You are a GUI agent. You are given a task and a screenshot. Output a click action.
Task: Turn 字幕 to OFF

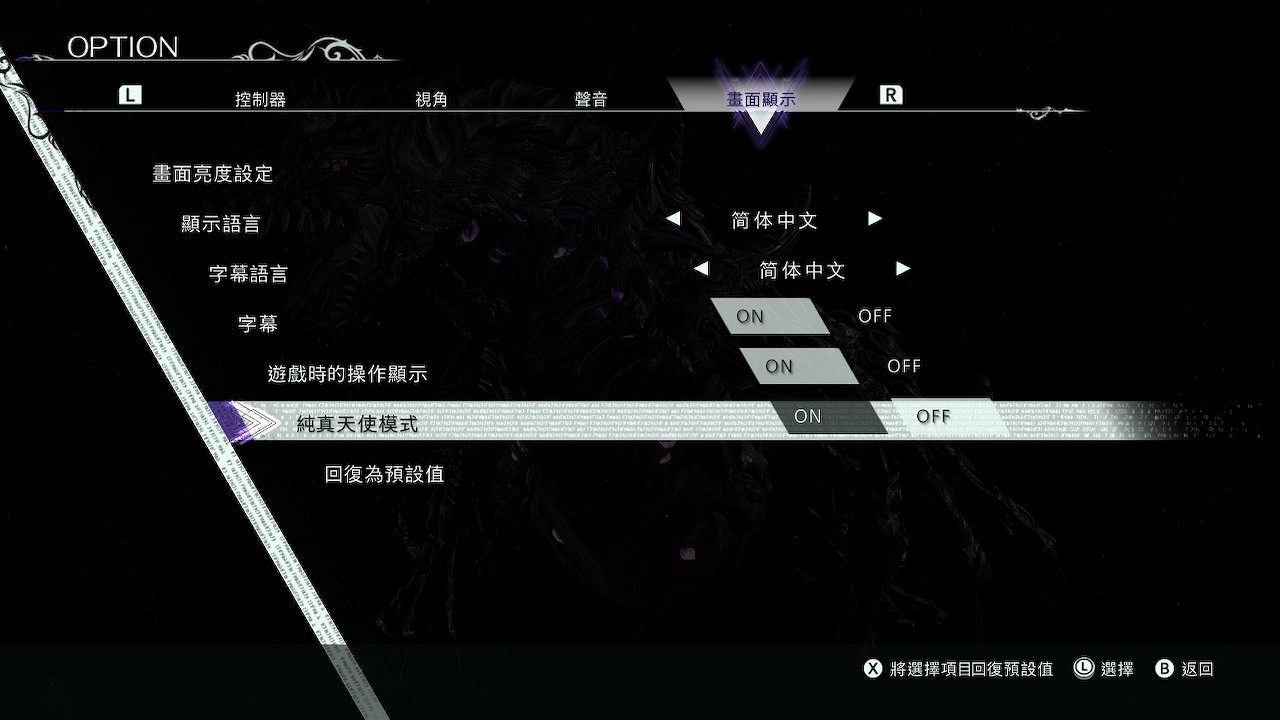click(875, 315)
